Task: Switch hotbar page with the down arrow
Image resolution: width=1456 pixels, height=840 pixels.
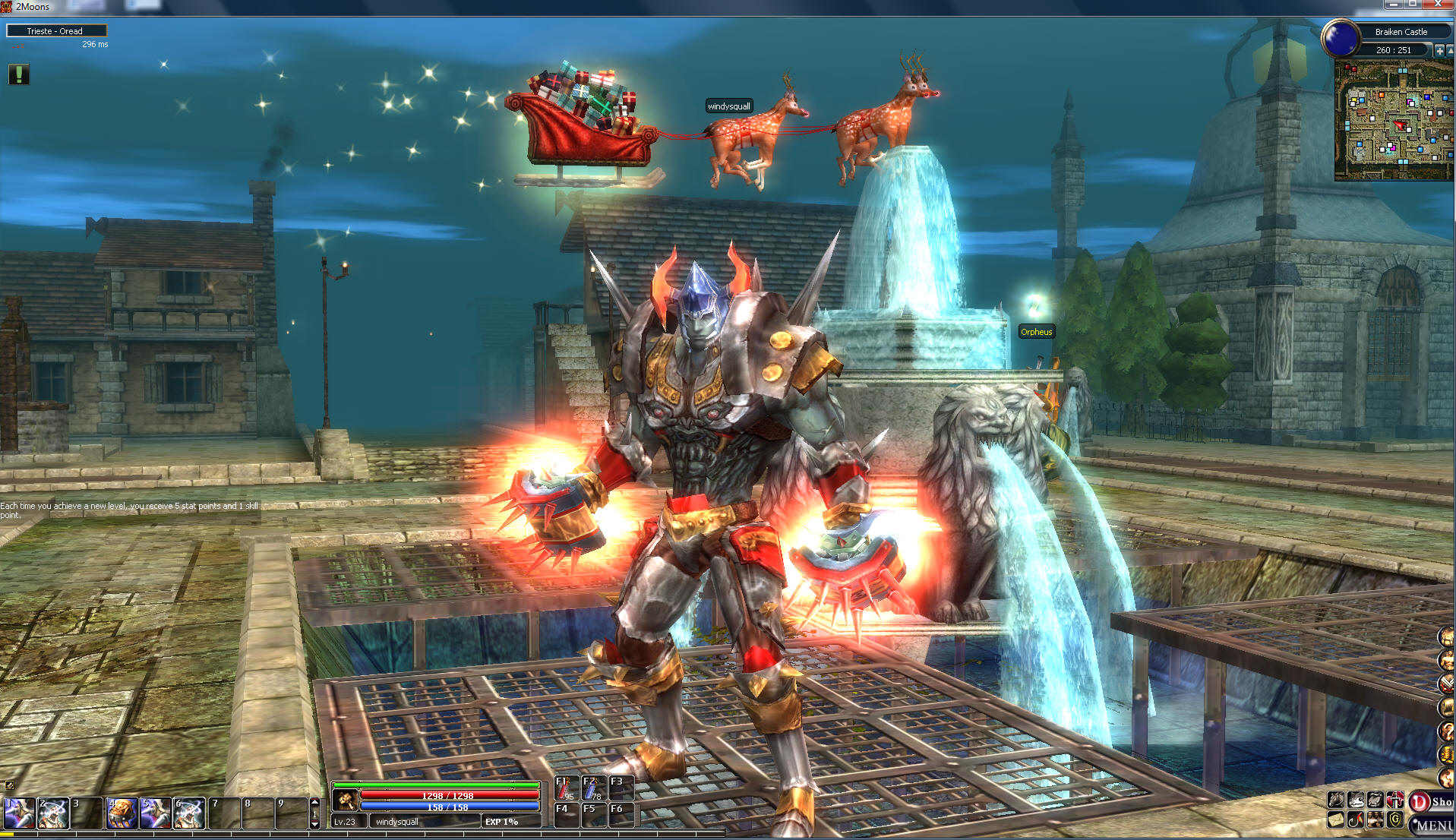Action: point(315,824)
